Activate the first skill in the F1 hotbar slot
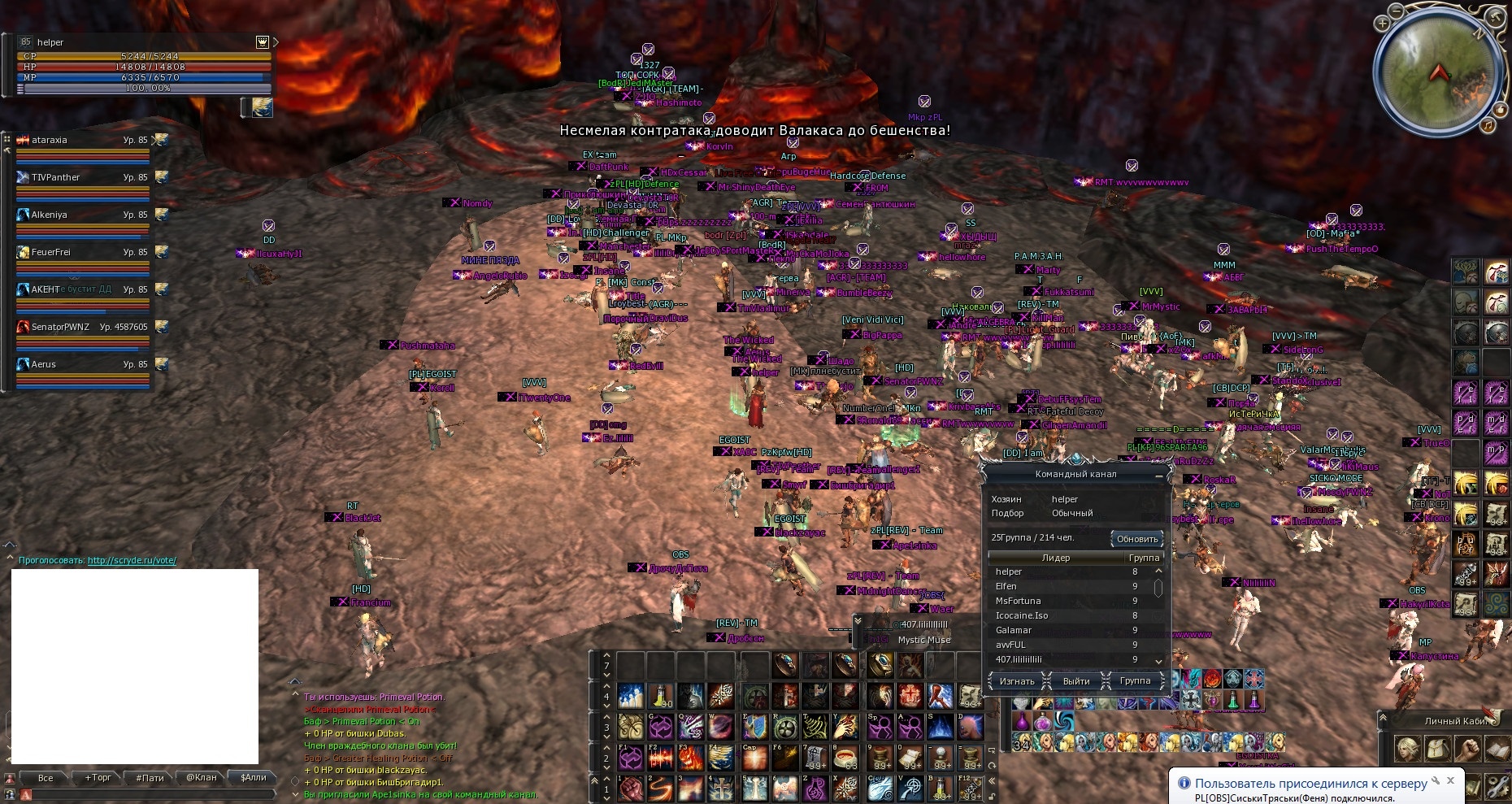Image resolution: width=1512 pixels, height=804 pixels. click(x=630, y=757)
